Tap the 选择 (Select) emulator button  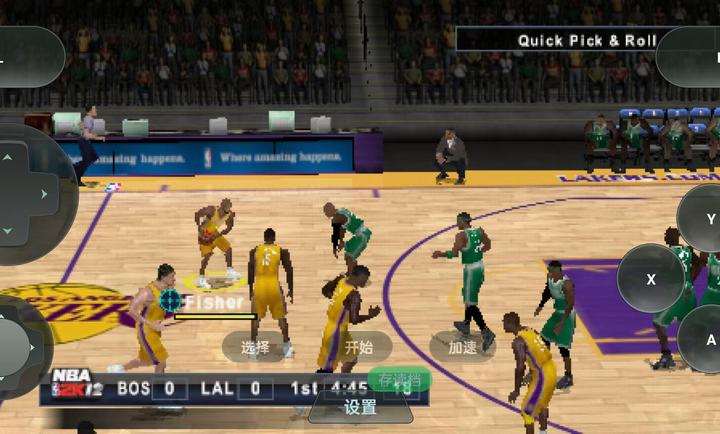pyautogui.click(x=256, y=347)
